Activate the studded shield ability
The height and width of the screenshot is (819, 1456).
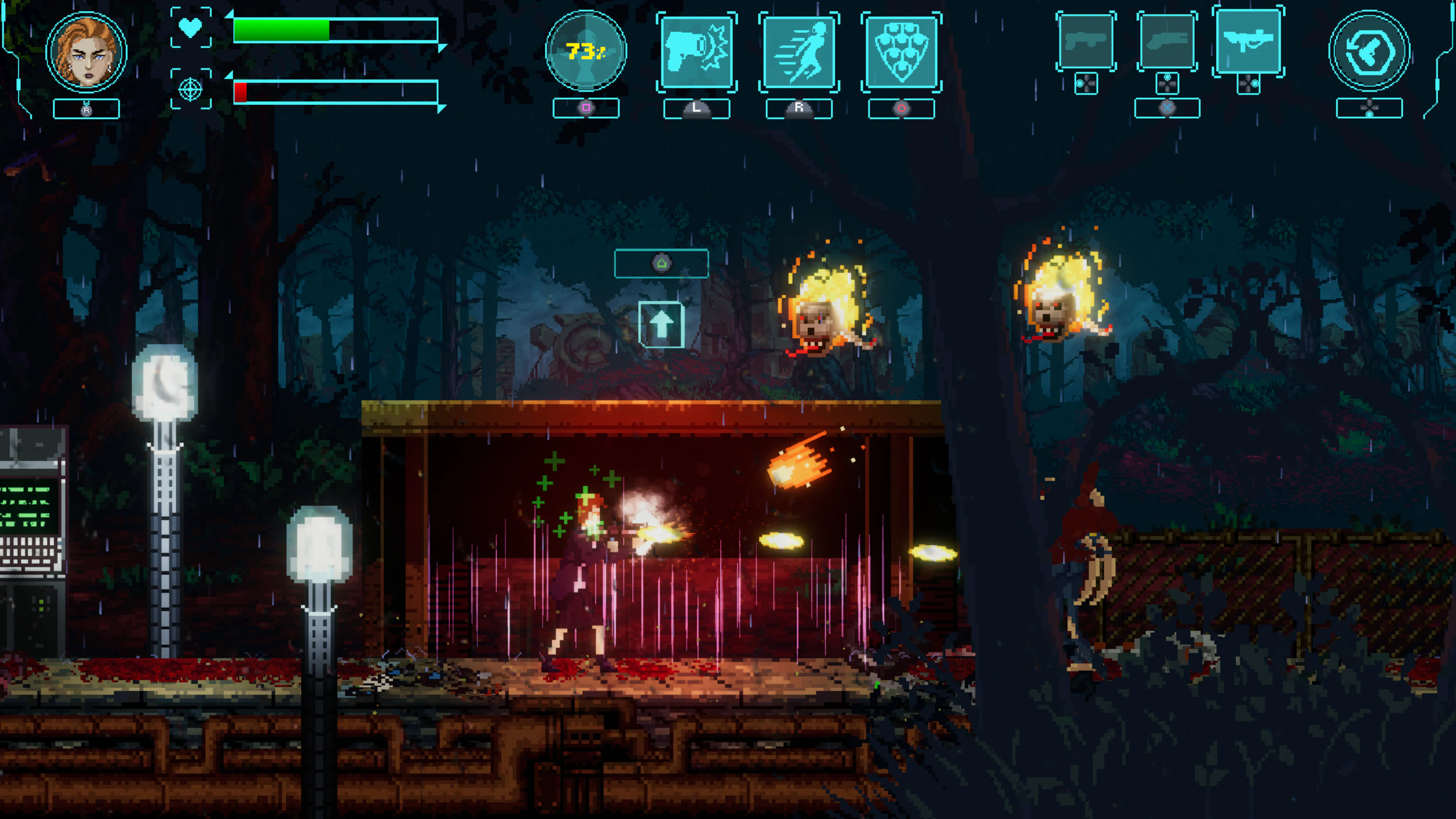[901, 52]
